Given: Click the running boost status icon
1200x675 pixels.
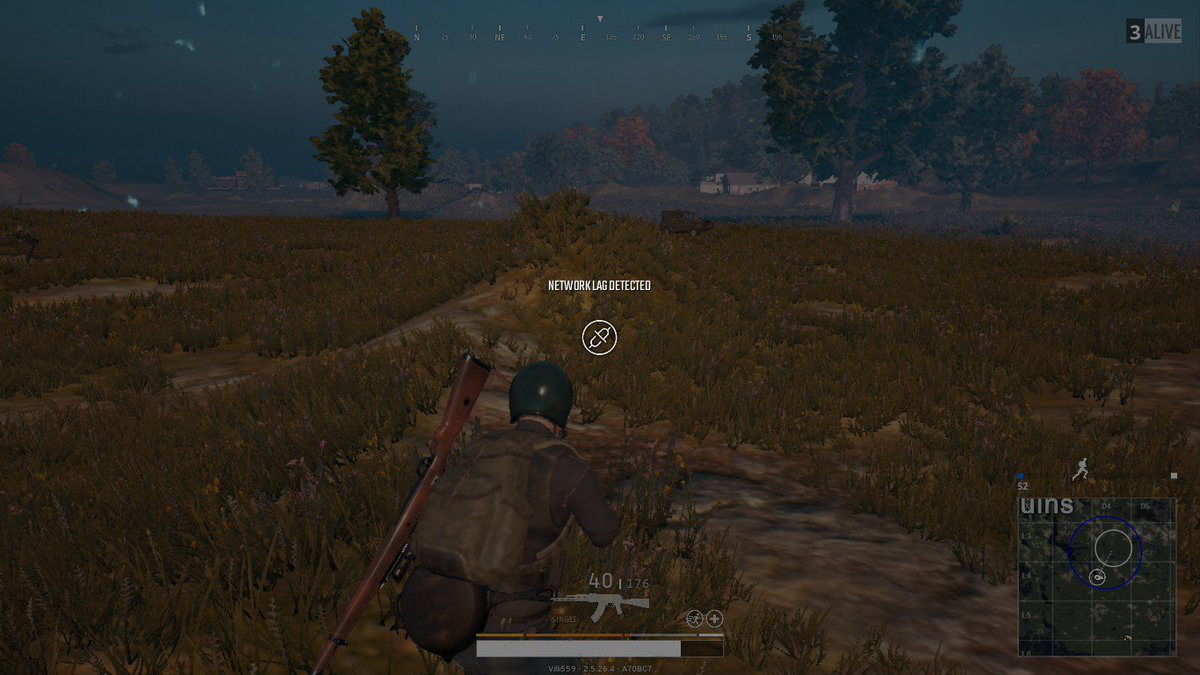Looking at the screenshot, I should [695, 619].
